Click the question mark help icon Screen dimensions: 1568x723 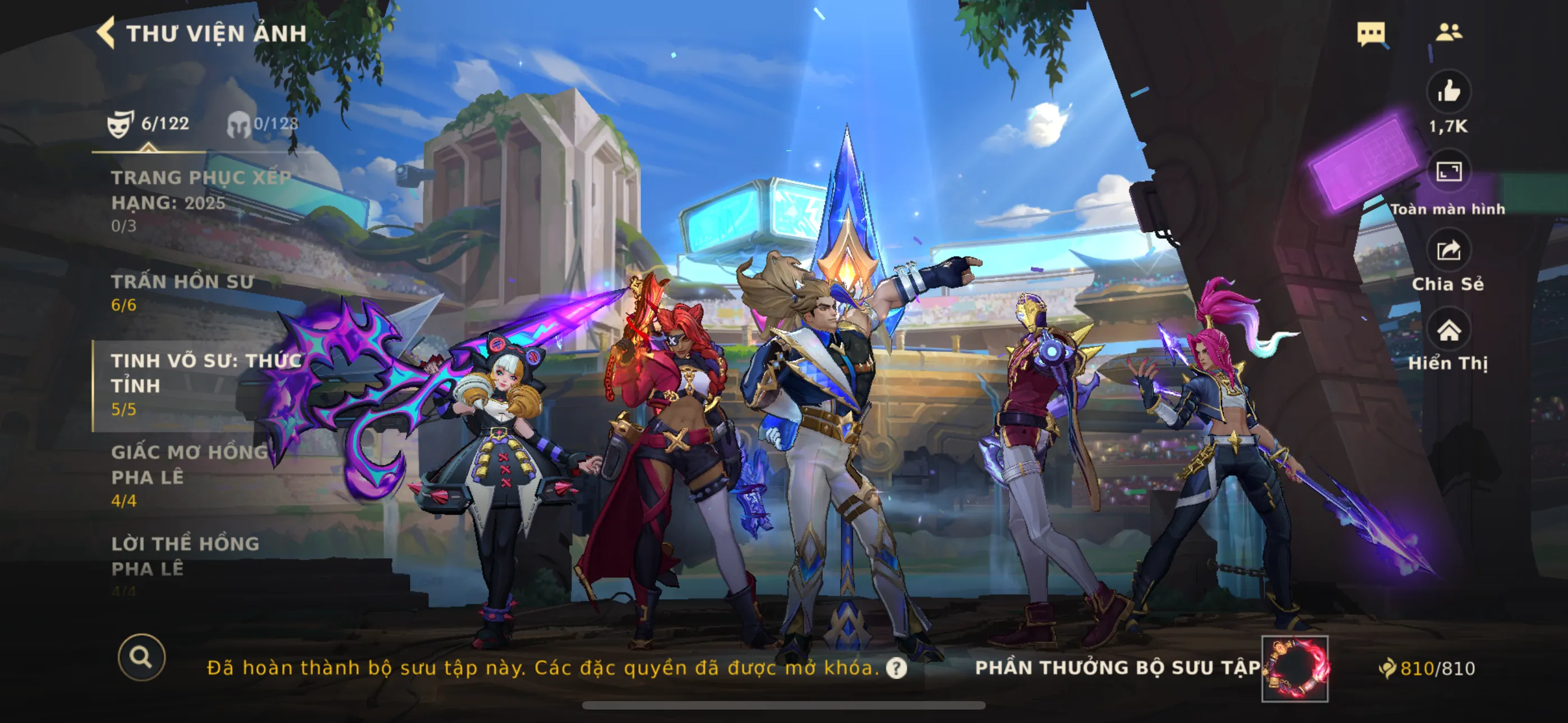(896, 668)
